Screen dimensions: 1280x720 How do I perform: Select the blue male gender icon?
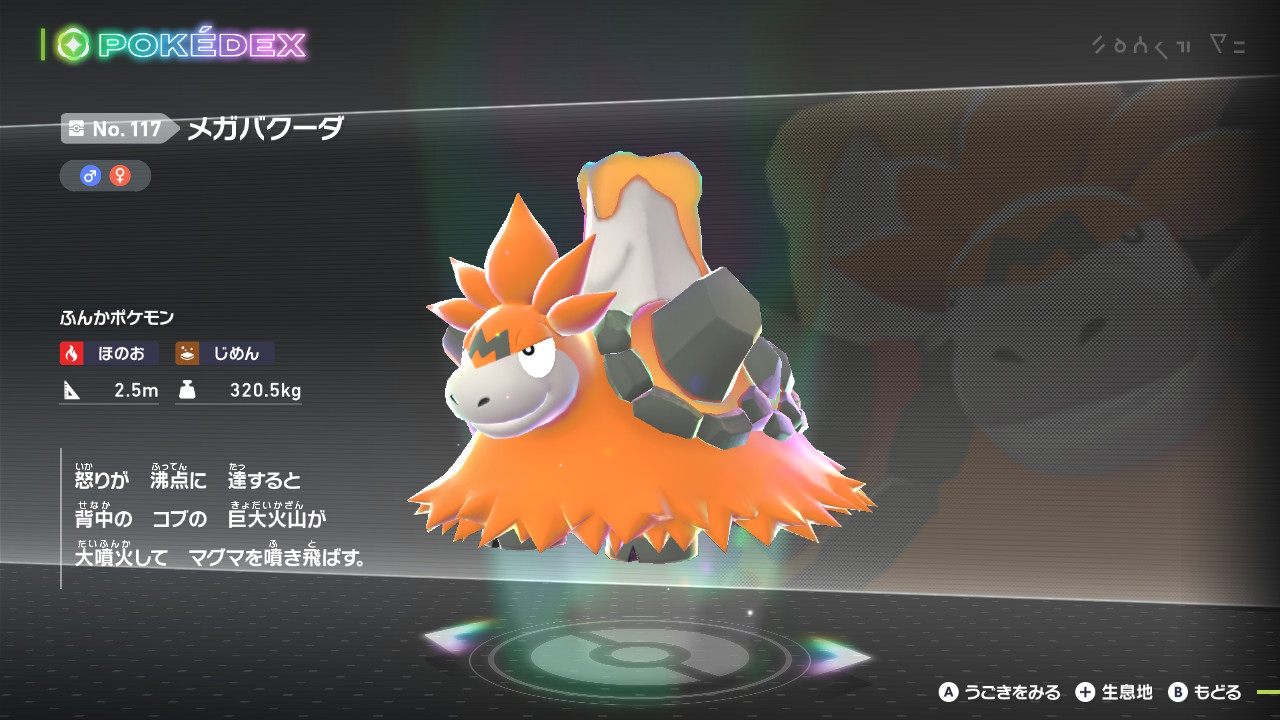pos(91,176)
